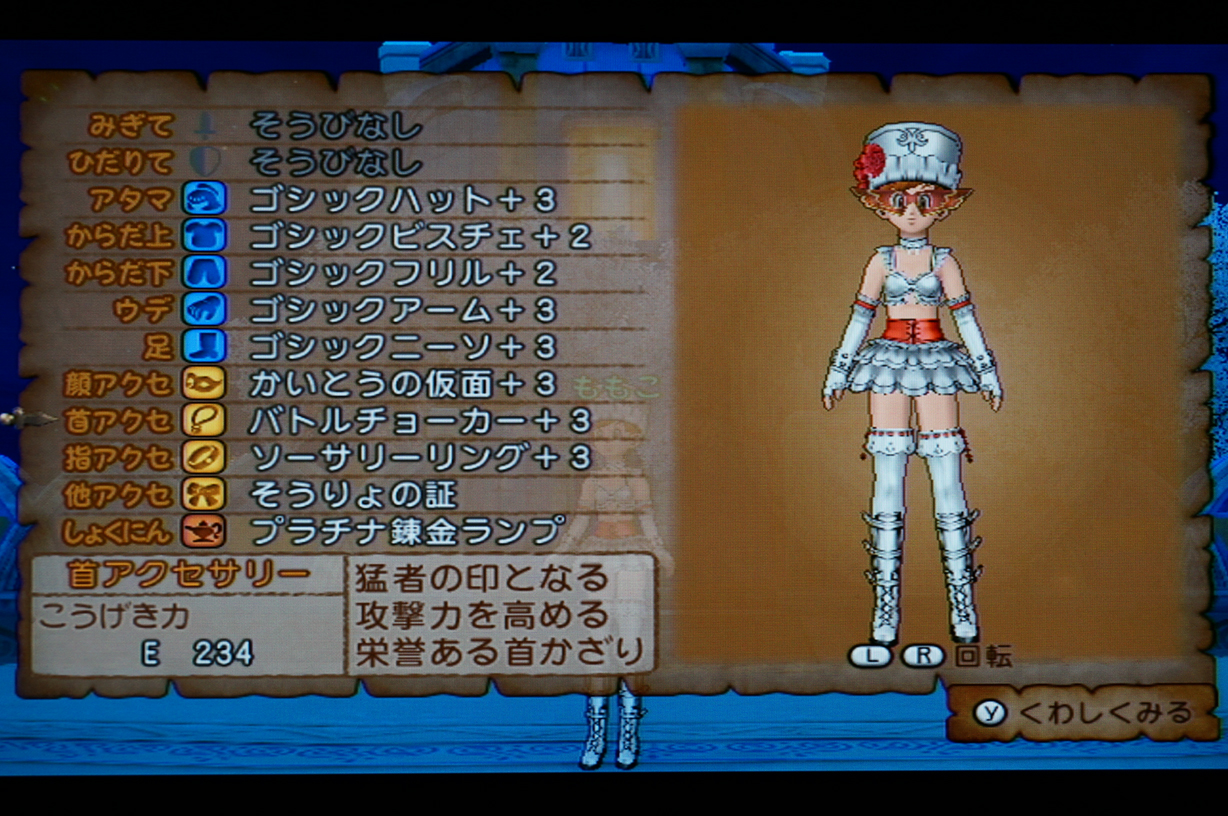This screenshot has height=816, width=1228.
Task: Highlight the バトルチョーカー+3 neck accessory
Action: click(x=419, y=420)
